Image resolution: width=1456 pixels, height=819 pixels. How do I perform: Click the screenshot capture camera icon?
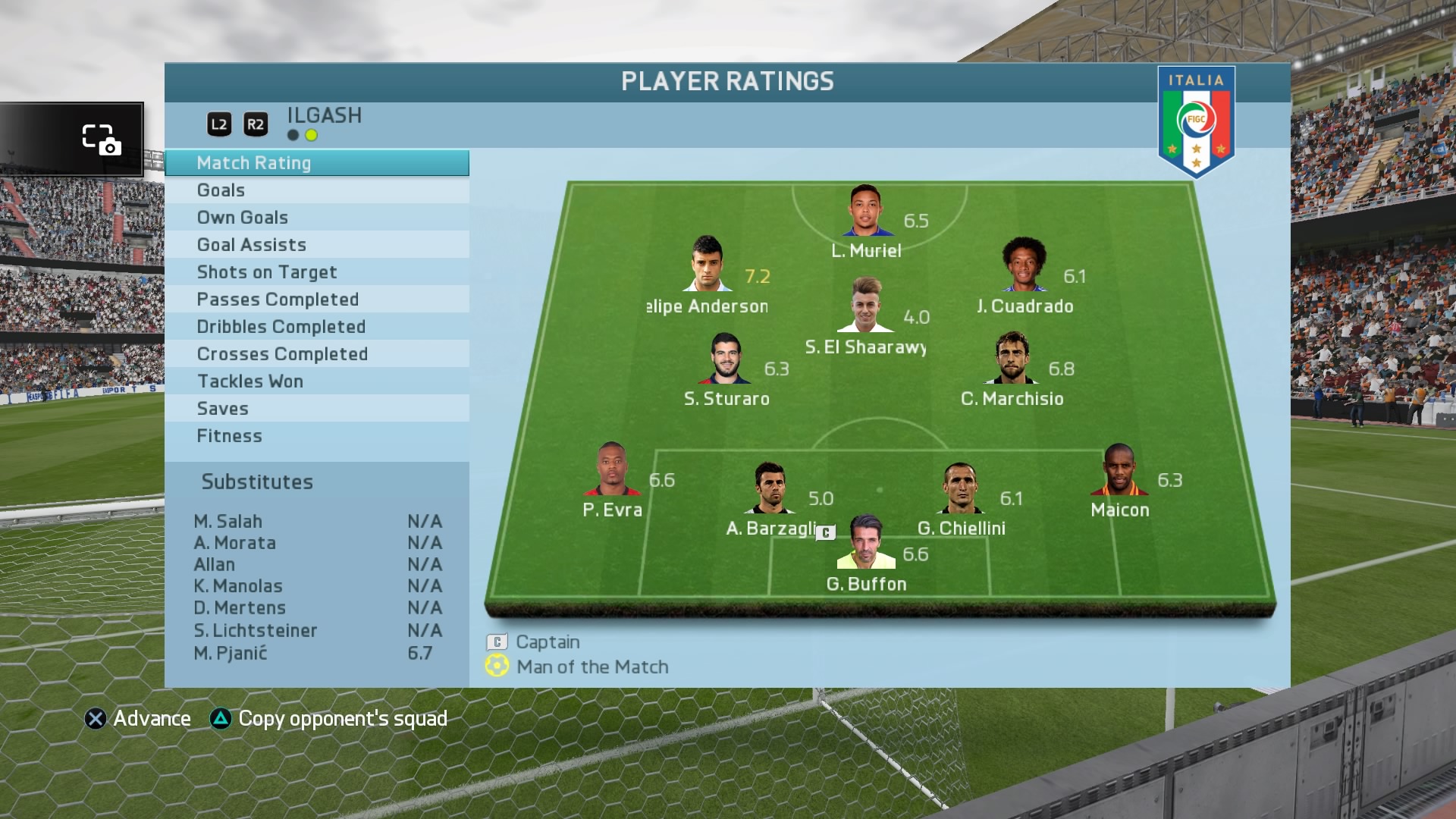[102, 140]
